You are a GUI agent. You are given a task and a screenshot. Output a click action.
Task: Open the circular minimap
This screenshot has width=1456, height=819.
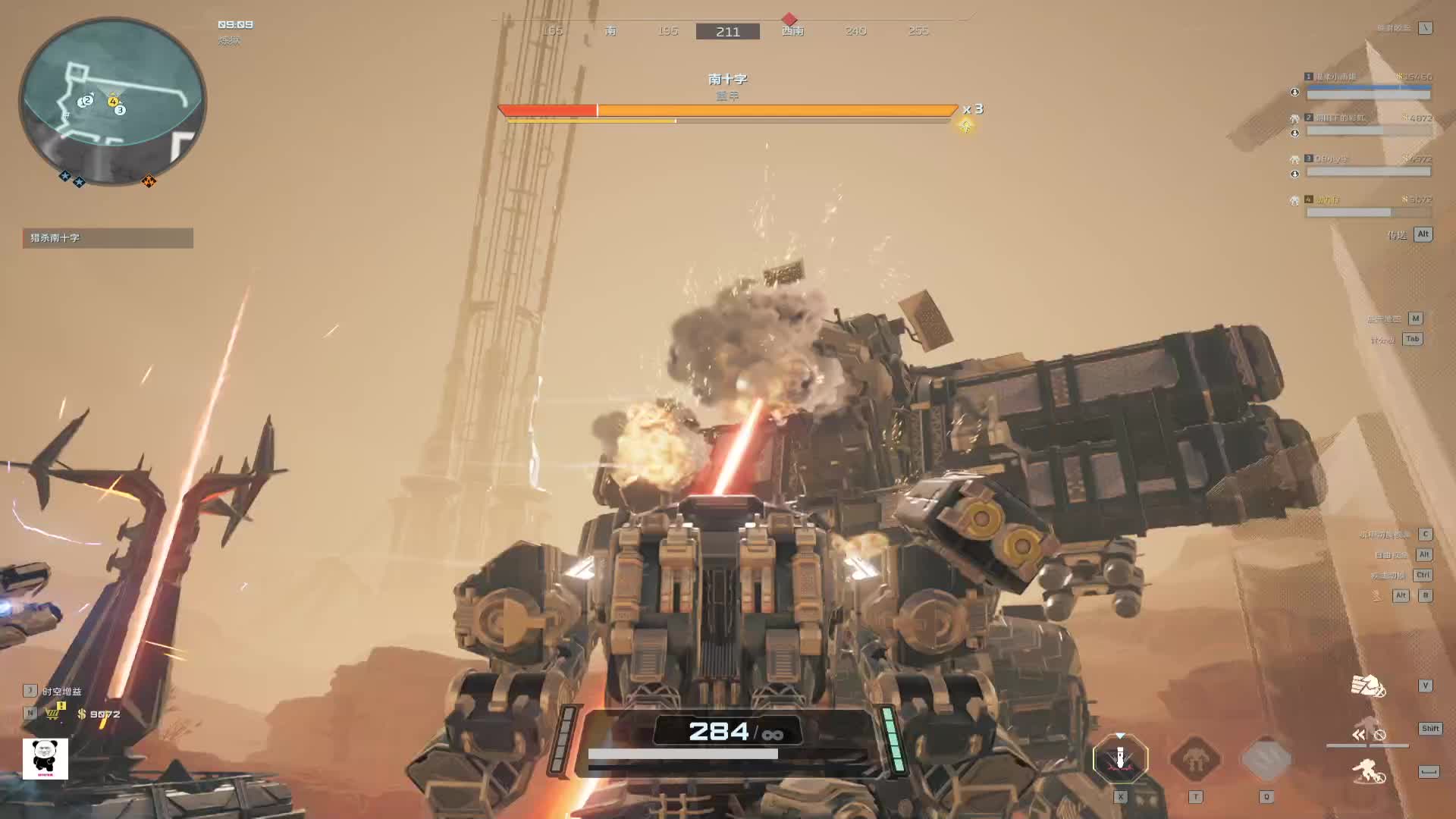tap(112, 100)
